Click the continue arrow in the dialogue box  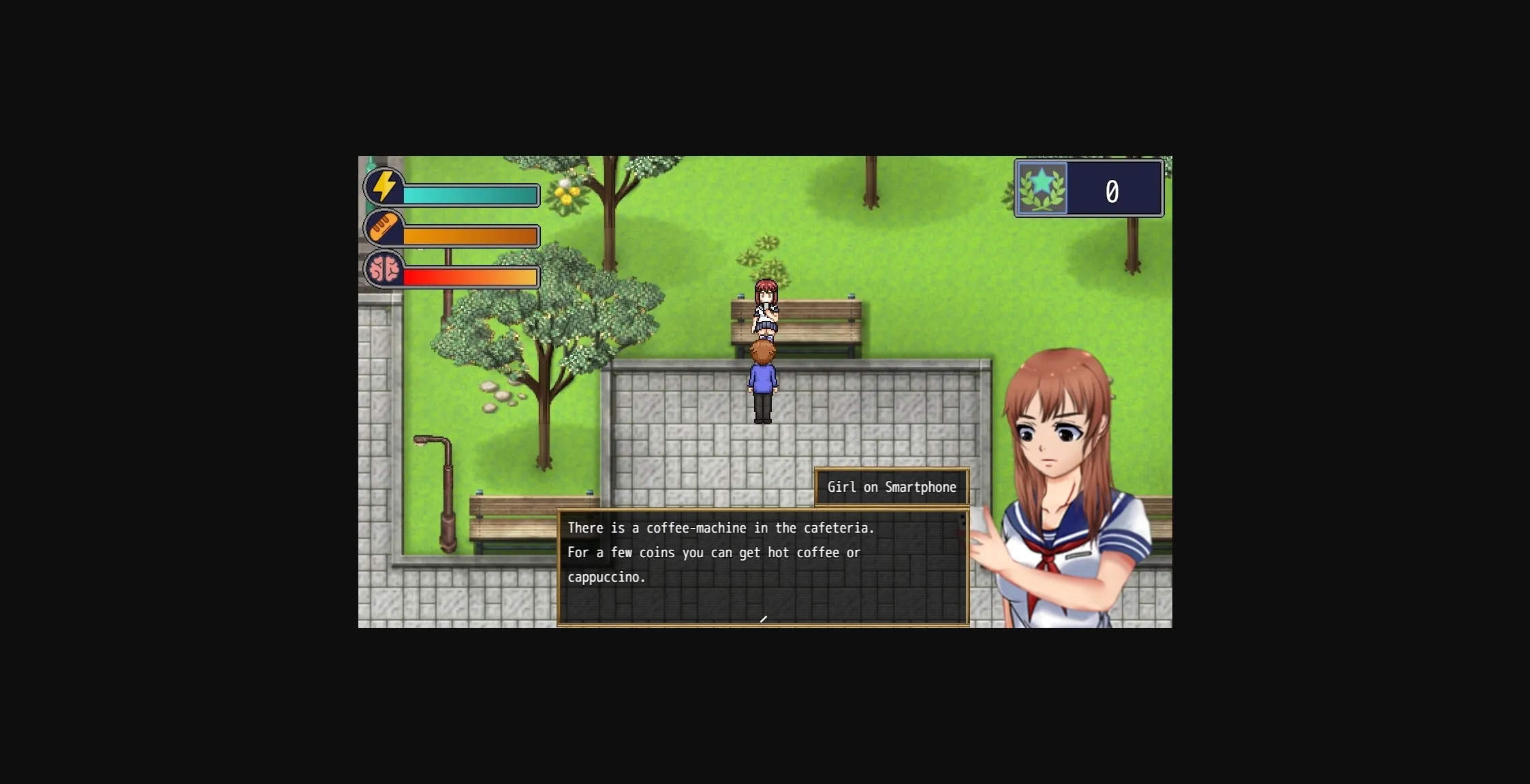click(763, 618)
